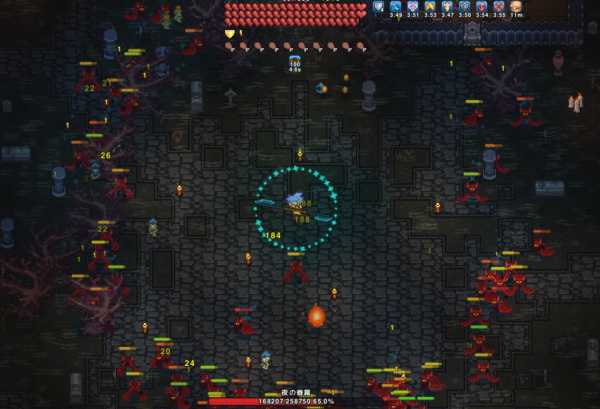
Task: Select the golden figure buff showing 3:47
Action: (x=447, y=6)
